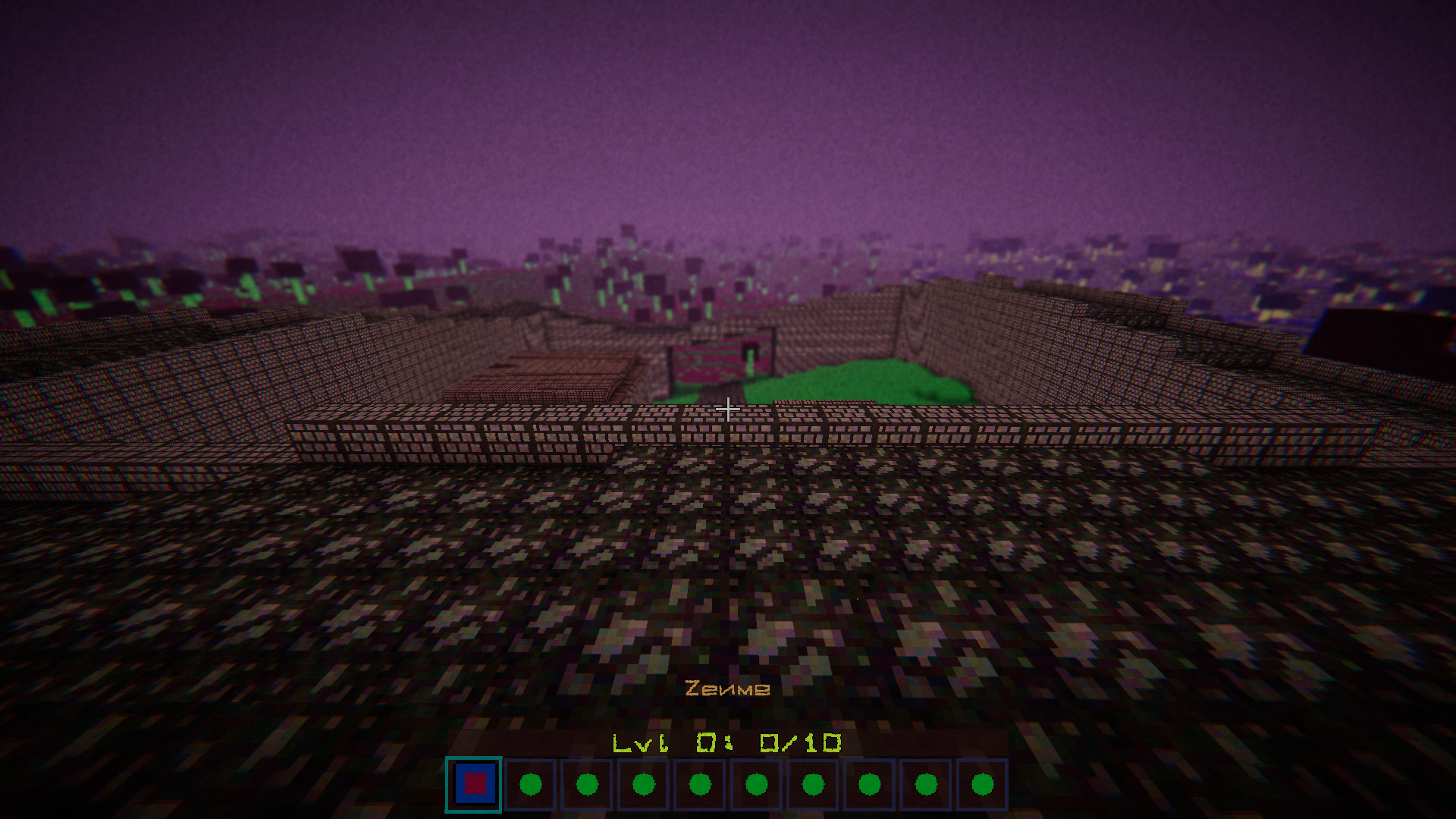Click the 0/10 progress counter
Image resolution: width=1456 pixels, height=819 pixels.
coord(800,742)
